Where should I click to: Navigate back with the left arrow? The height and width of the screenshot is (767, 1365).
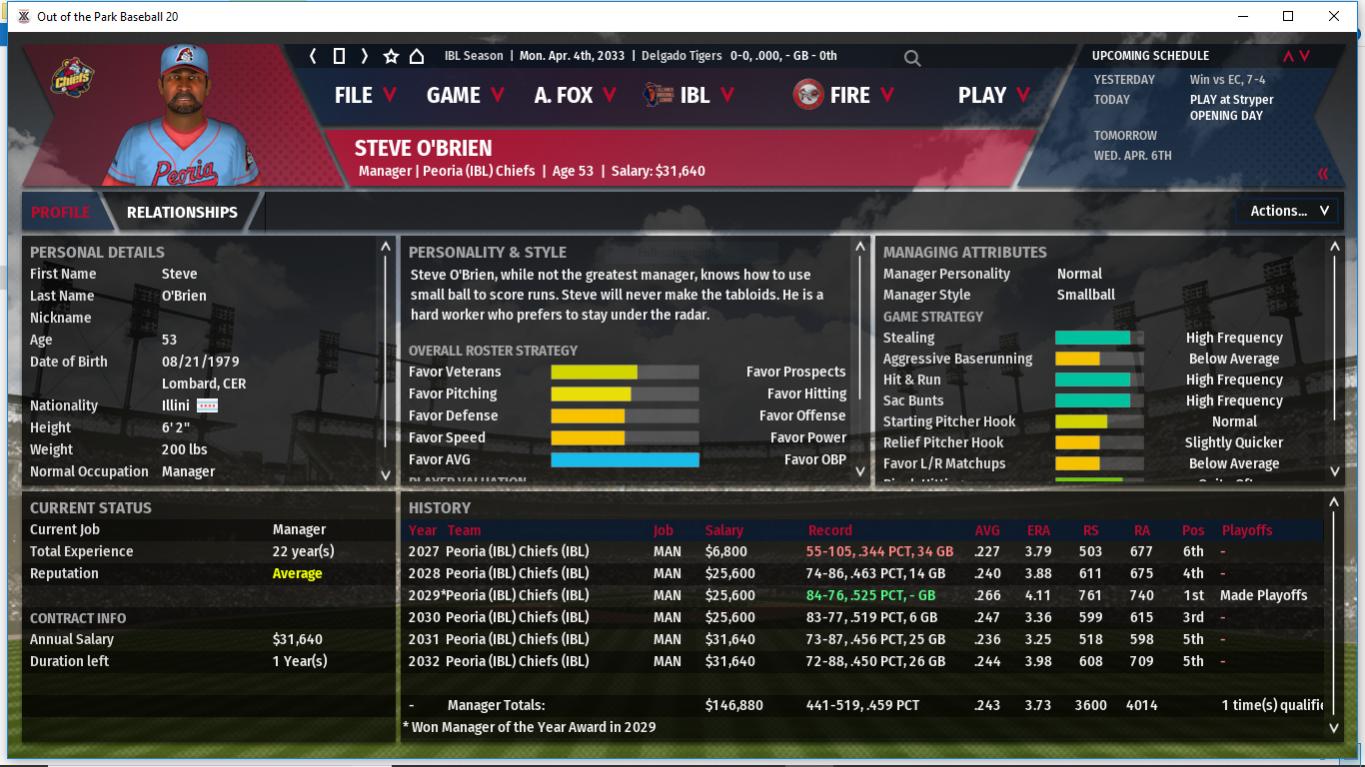pos(313,57)
